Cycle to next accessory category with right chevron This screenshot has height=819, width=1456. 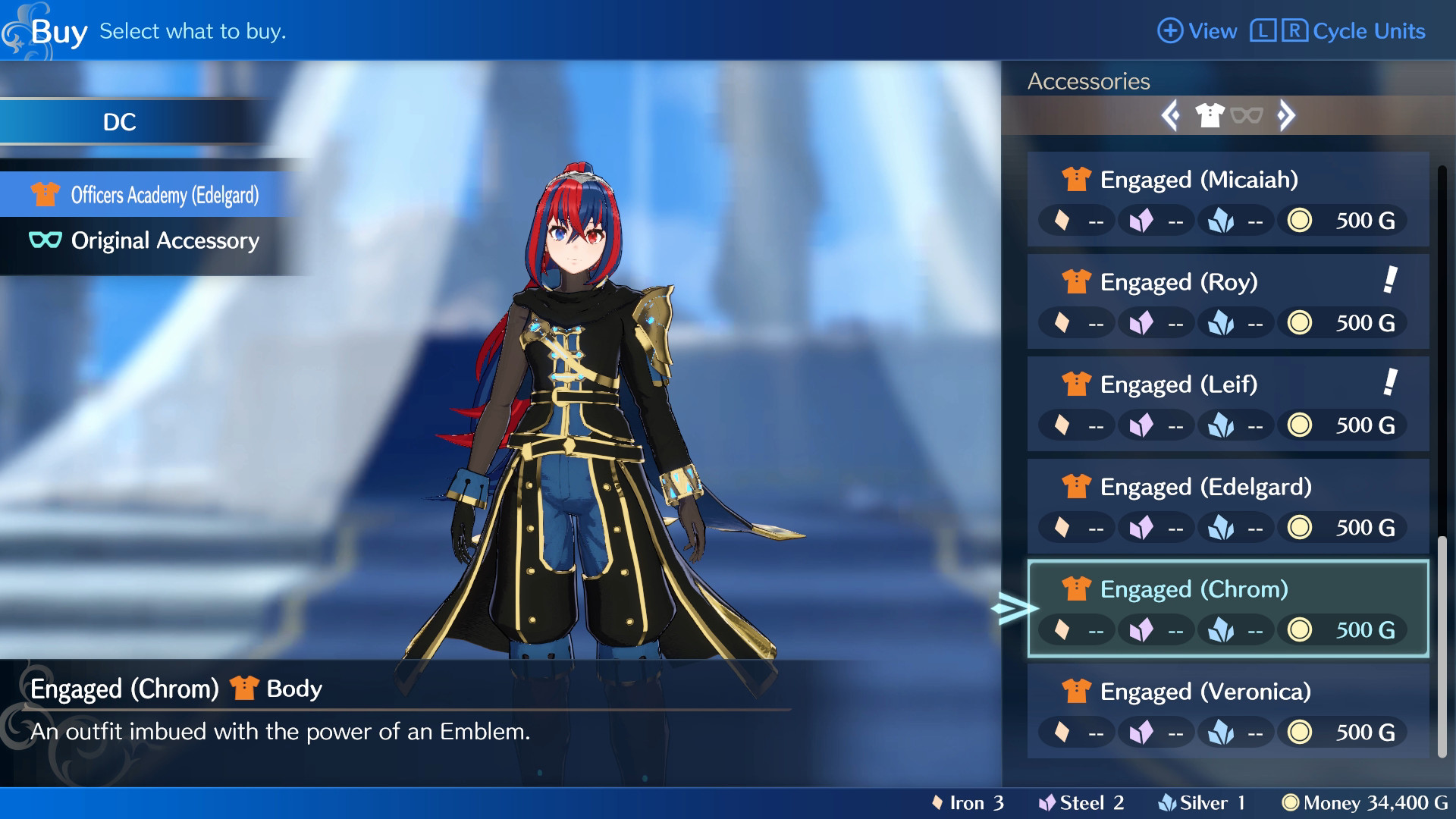[x=1285, y=115]
